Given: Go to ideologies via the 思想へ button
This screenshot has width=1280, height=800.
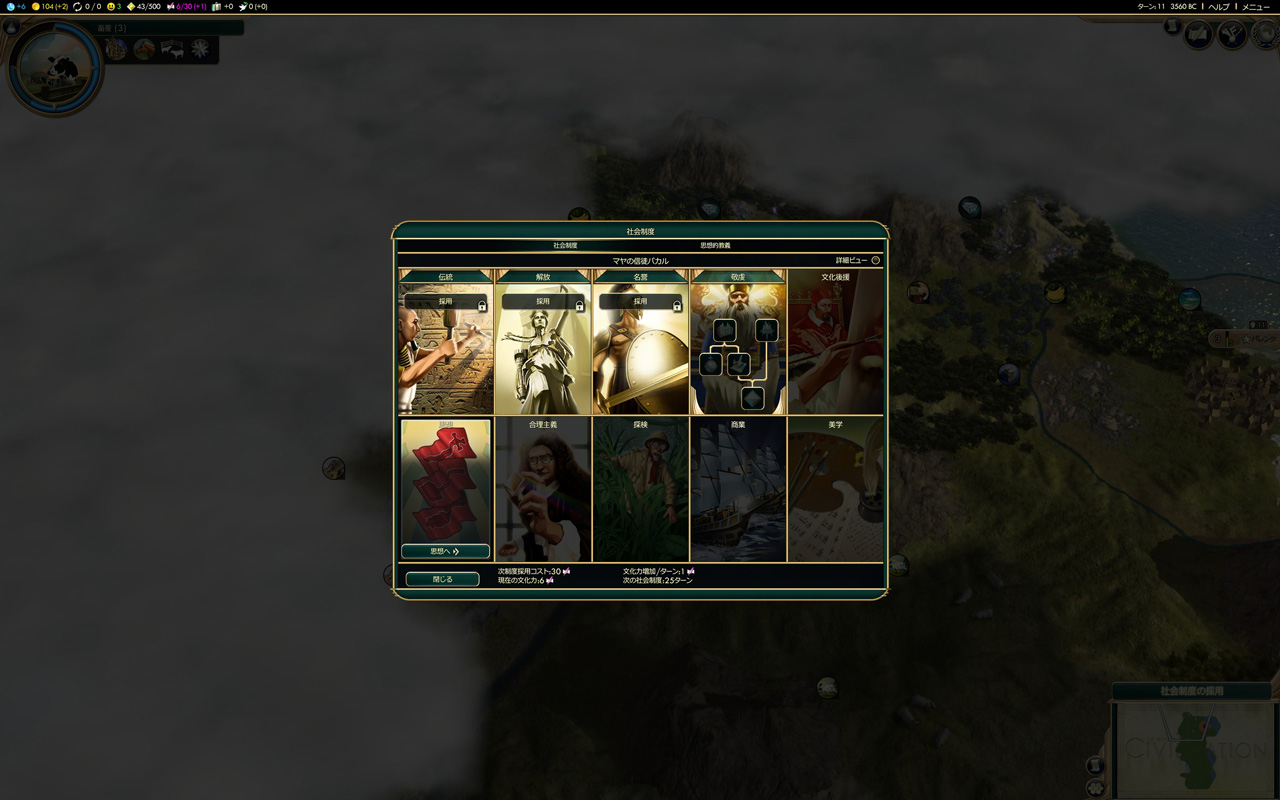Looking at the screenshot, I should click(x=445, y=551).
